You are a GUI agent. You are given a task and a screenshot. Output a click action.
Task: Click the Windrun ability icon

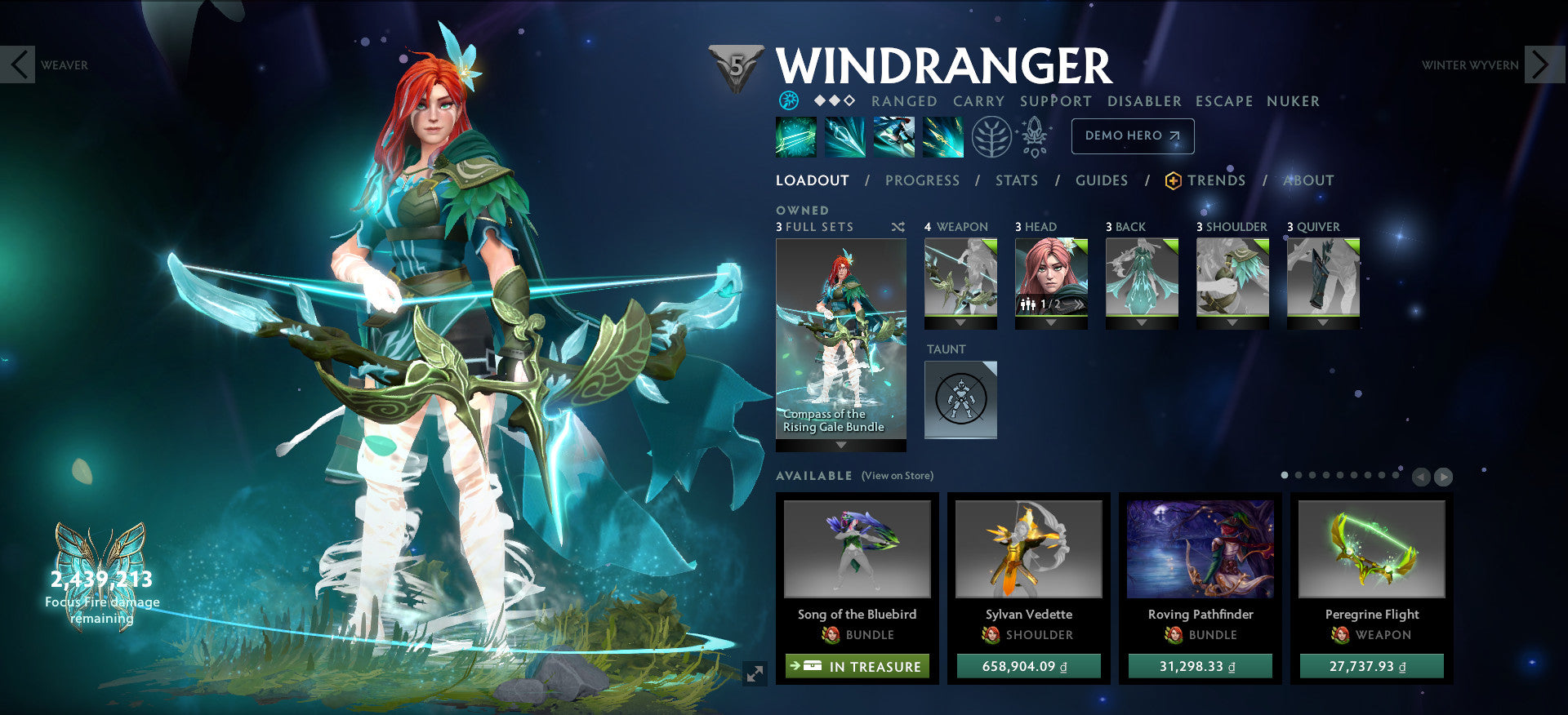[893, 136]
